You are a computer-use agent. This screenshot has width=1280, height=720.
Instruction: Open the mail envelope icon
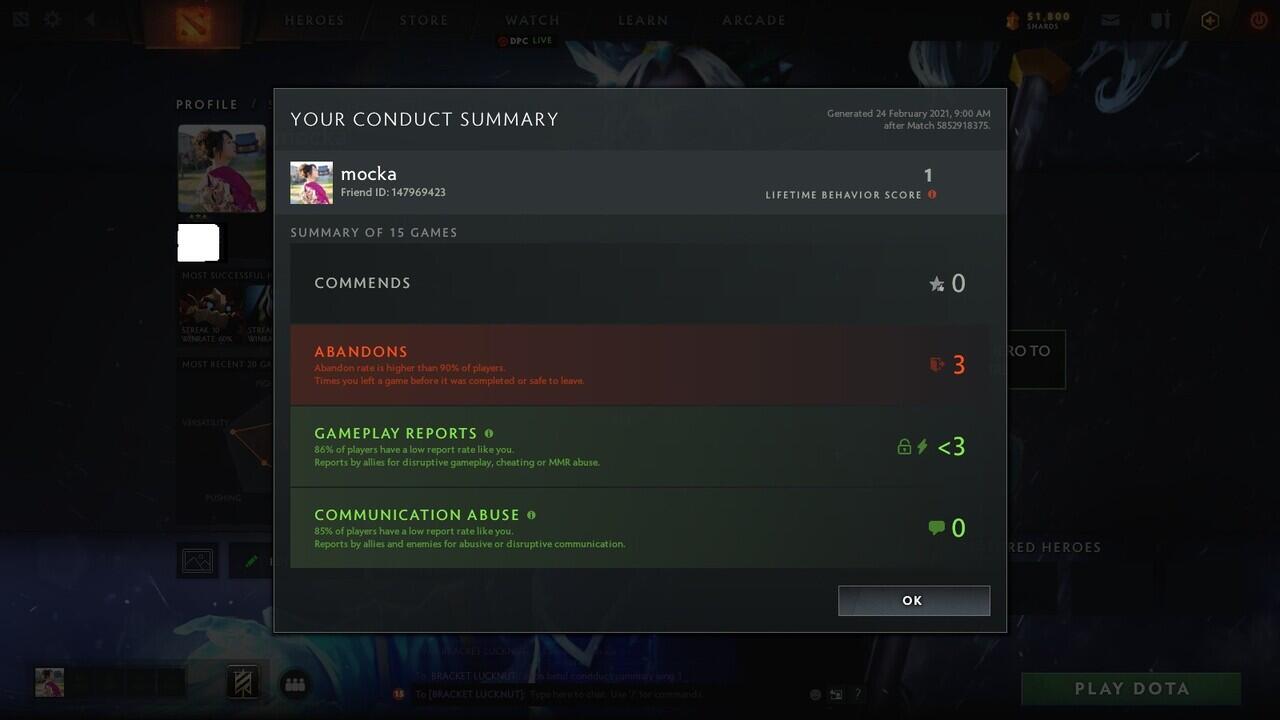[x=1110, y=20]
